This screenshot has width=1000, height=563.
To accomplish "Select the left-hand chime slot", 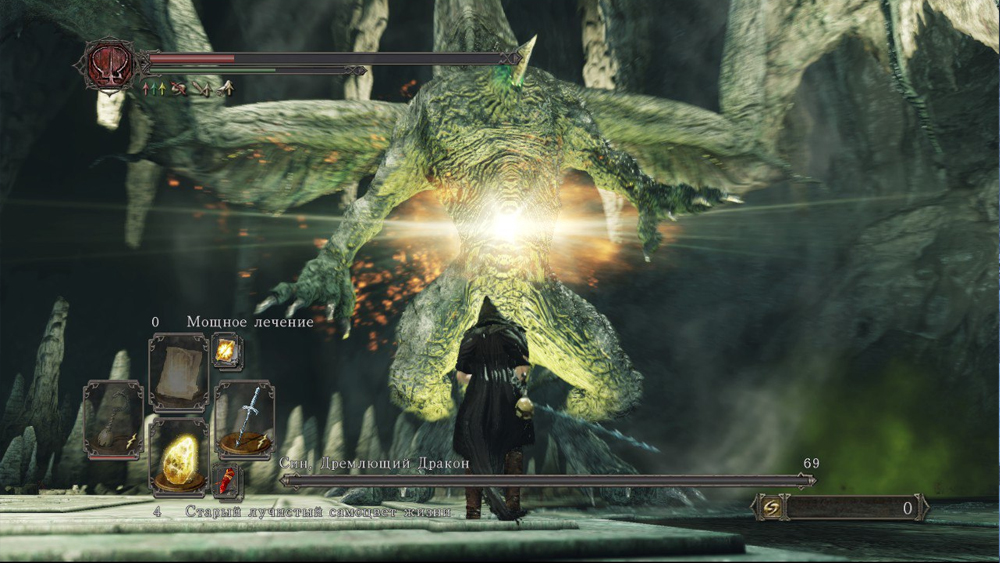I will pos(113,418).
